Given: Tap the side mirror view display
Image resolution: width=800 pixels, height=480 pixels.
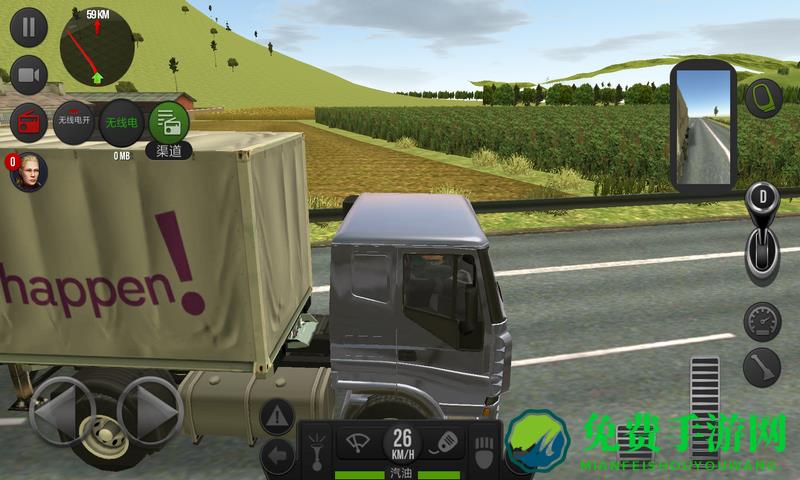Looking at the screenshot, I should 705,130.
